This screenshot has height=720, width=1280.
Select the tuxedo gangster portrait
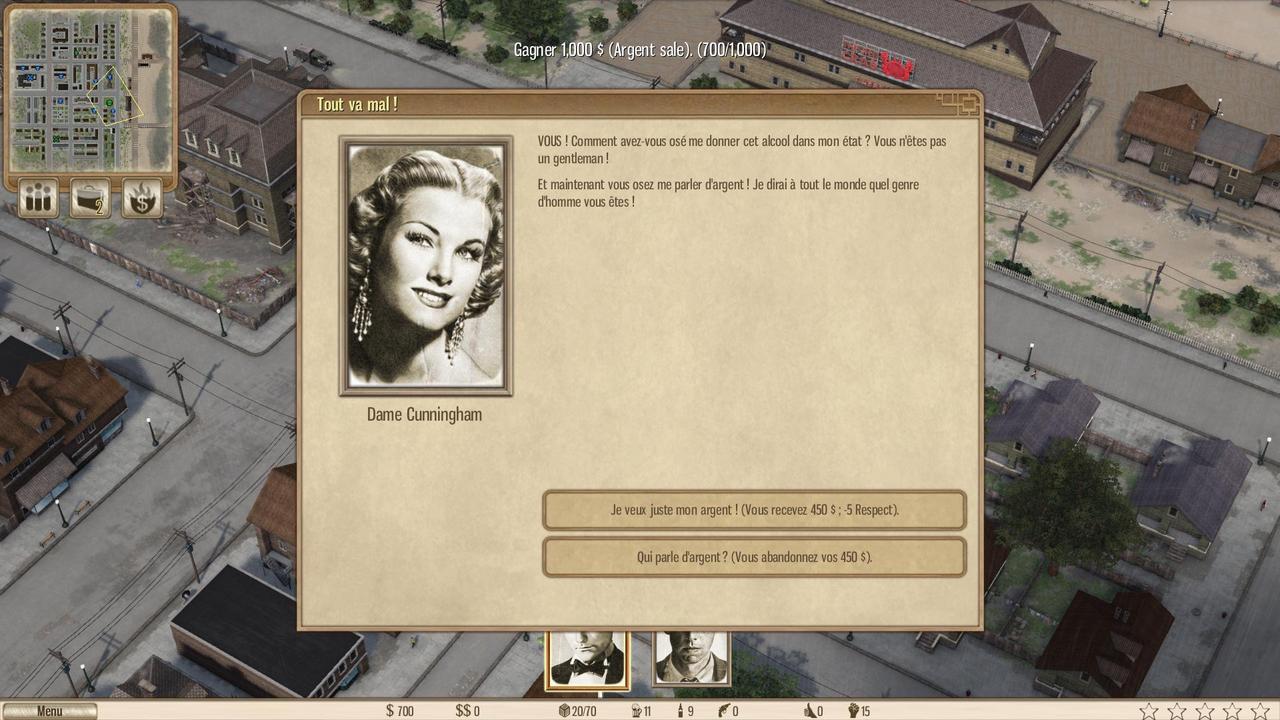[x=588, y=659]
